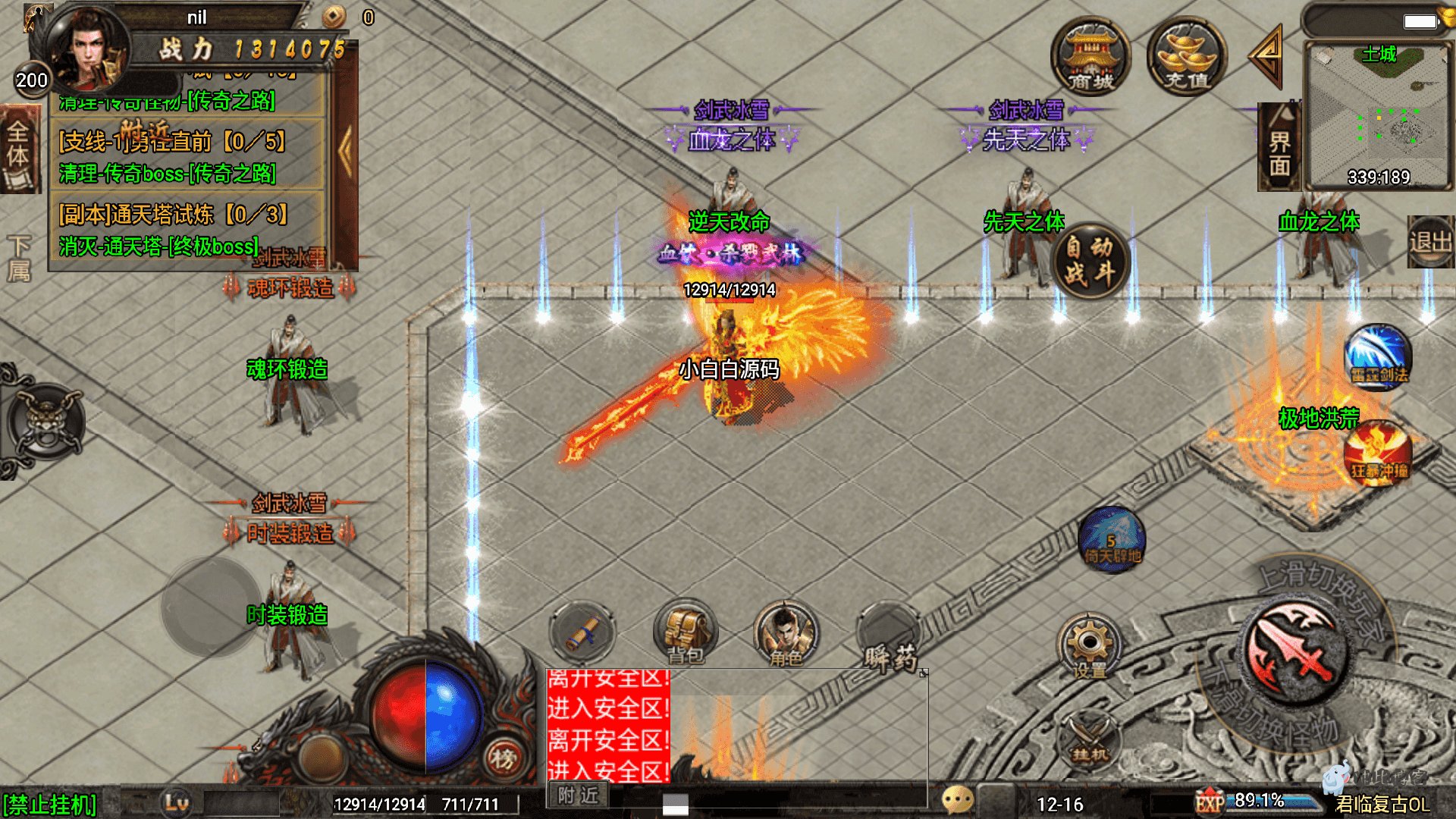This screenshot has height=819, width=1456.
Task: Open the 土城 minimap
Action: point(1378,115)
